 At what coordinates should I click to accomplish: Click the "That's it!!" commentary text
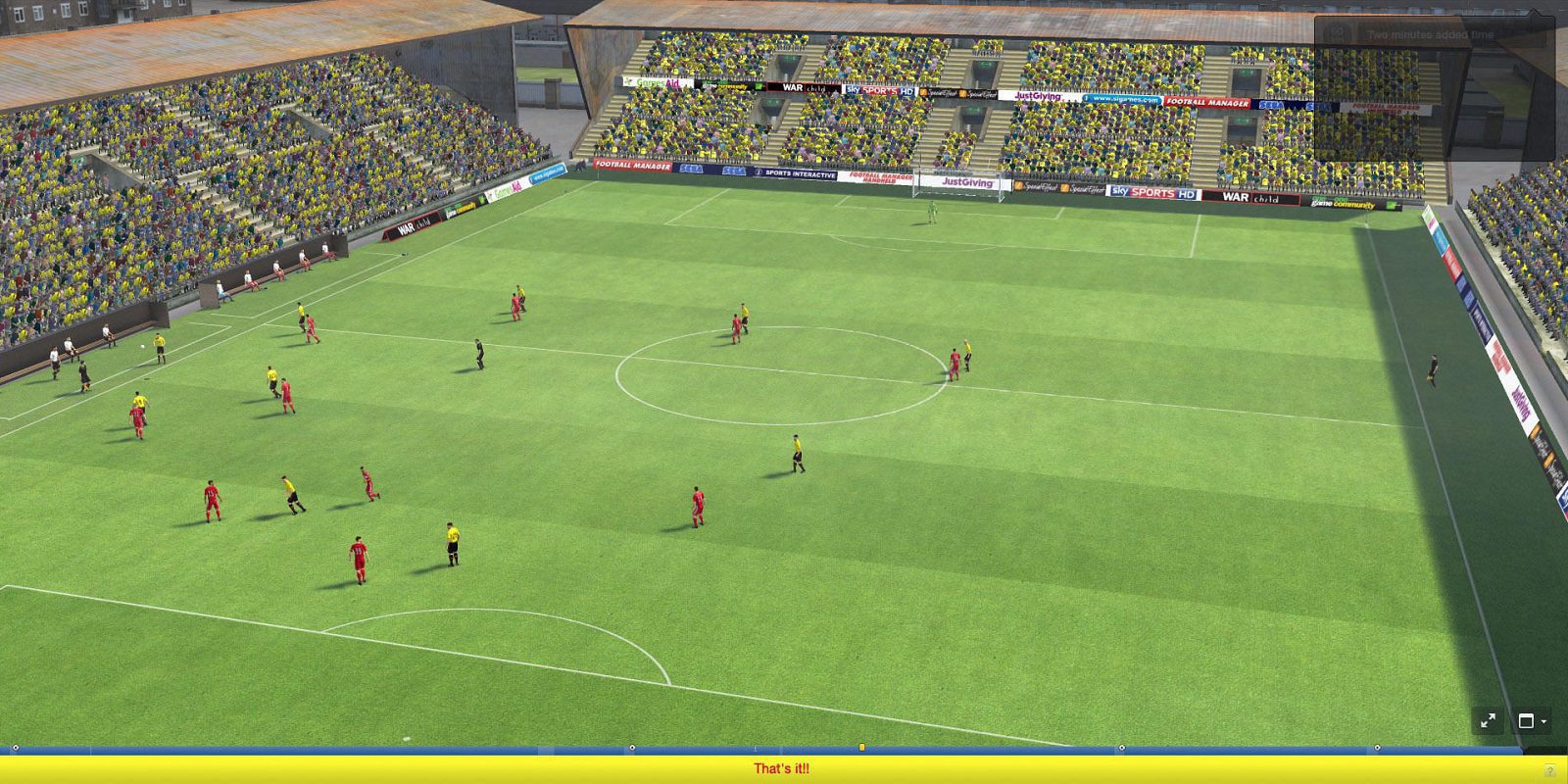point(783,769)
